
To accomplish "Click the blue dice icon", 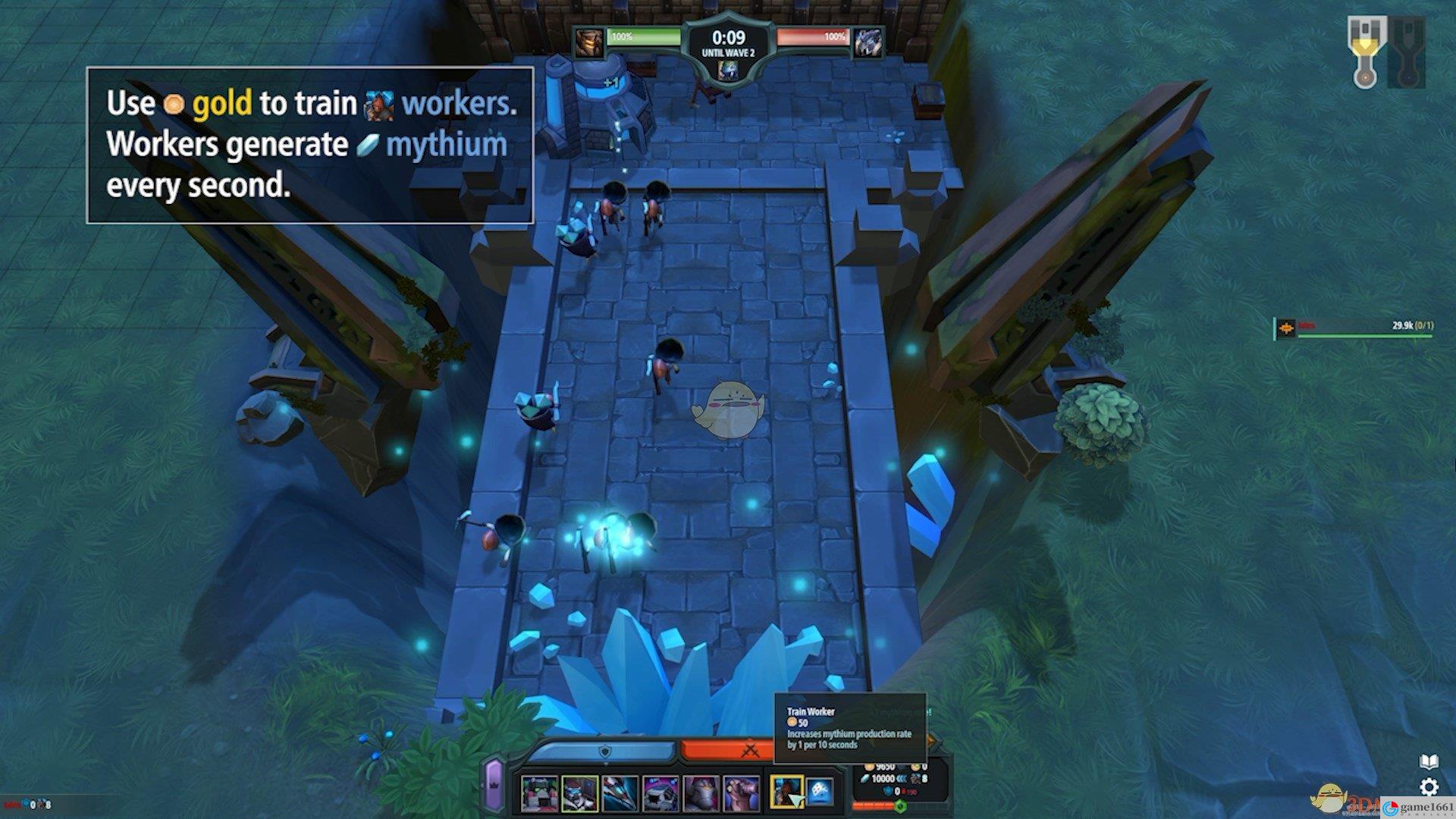I will [820, 792].
